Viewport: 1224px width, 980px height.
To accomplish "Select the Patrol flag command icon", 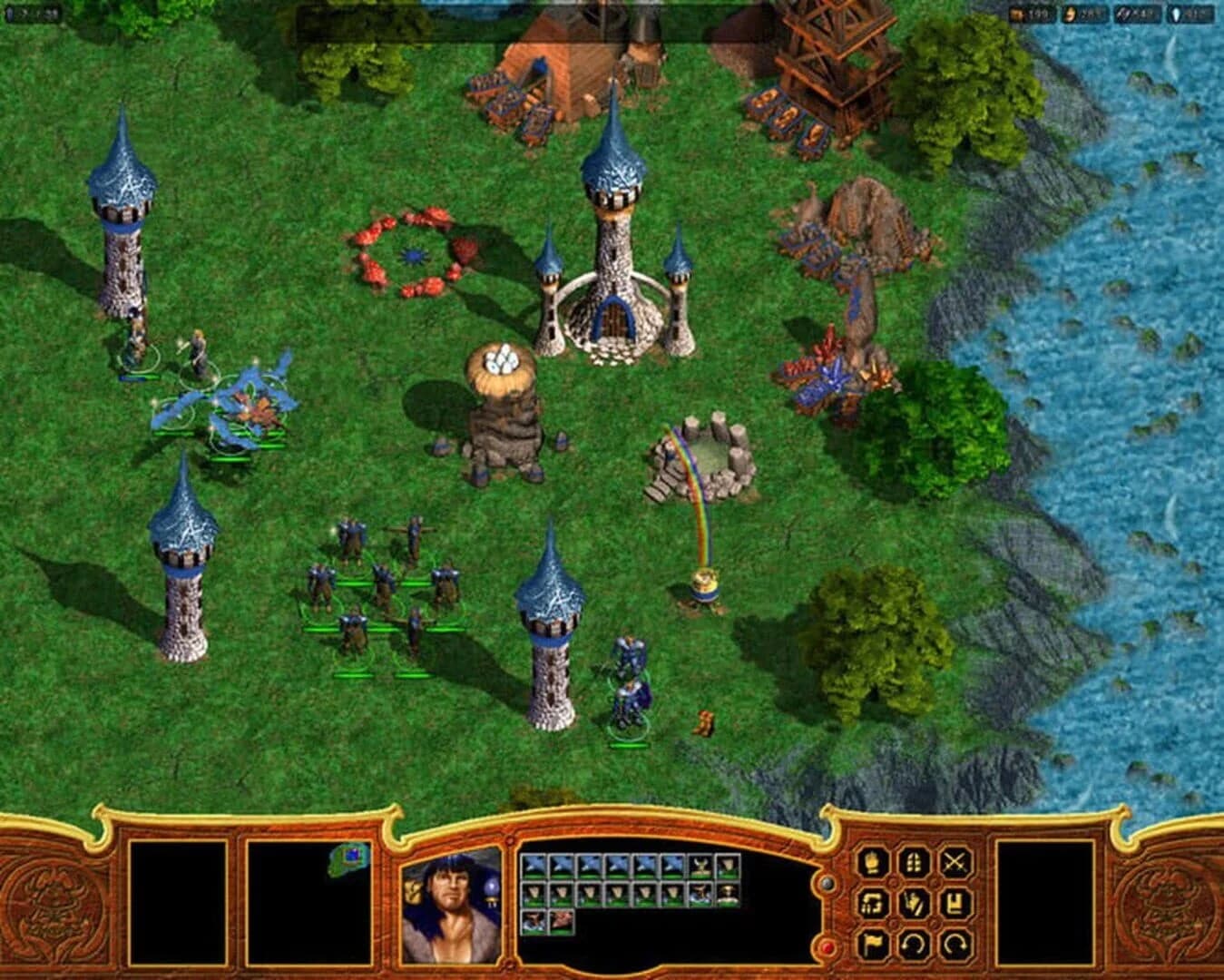I will click(x=872, y=946).
